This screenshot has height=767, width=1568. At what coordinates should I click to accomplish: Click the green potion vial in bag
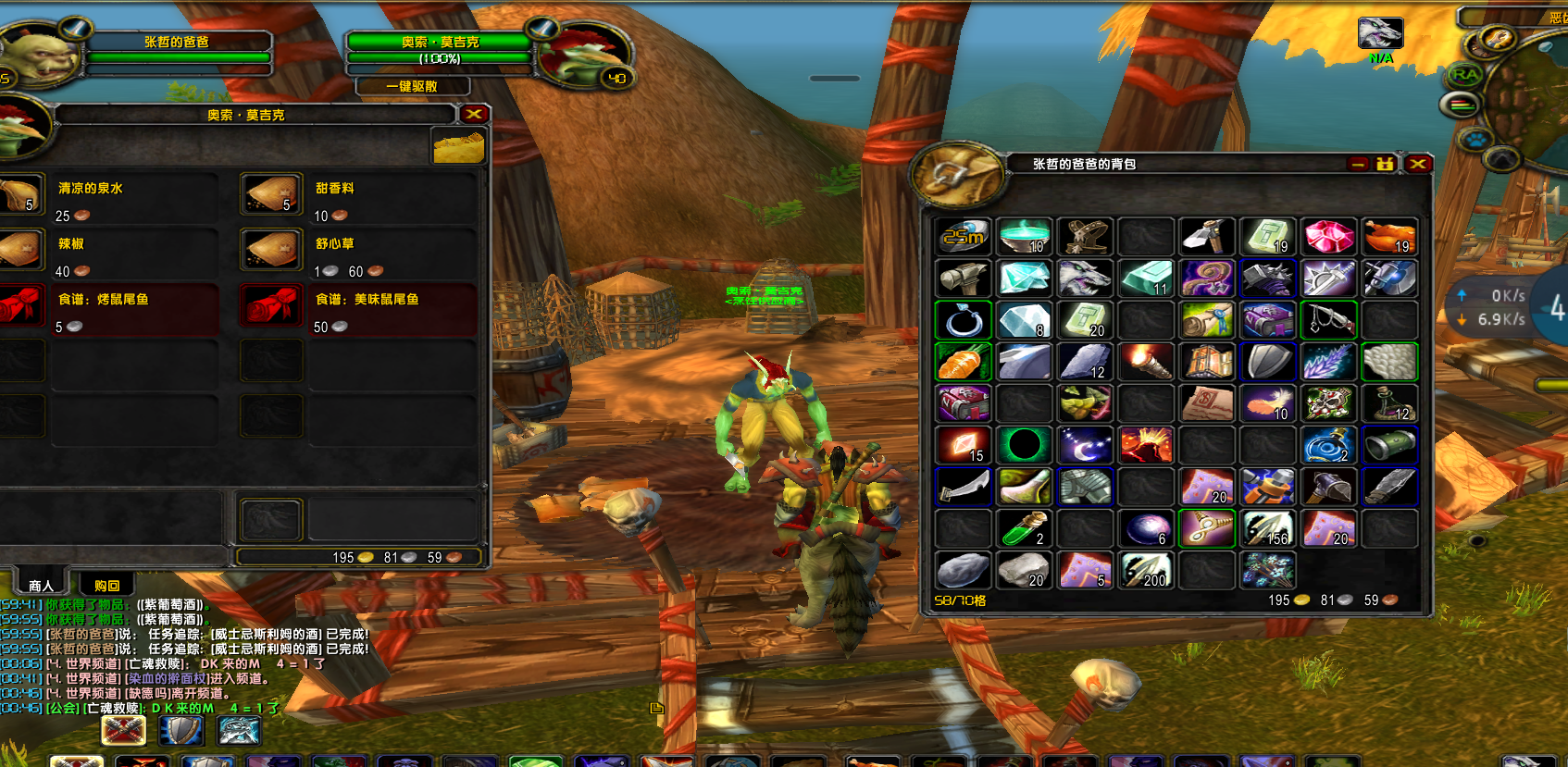(x=1025, y=528)
